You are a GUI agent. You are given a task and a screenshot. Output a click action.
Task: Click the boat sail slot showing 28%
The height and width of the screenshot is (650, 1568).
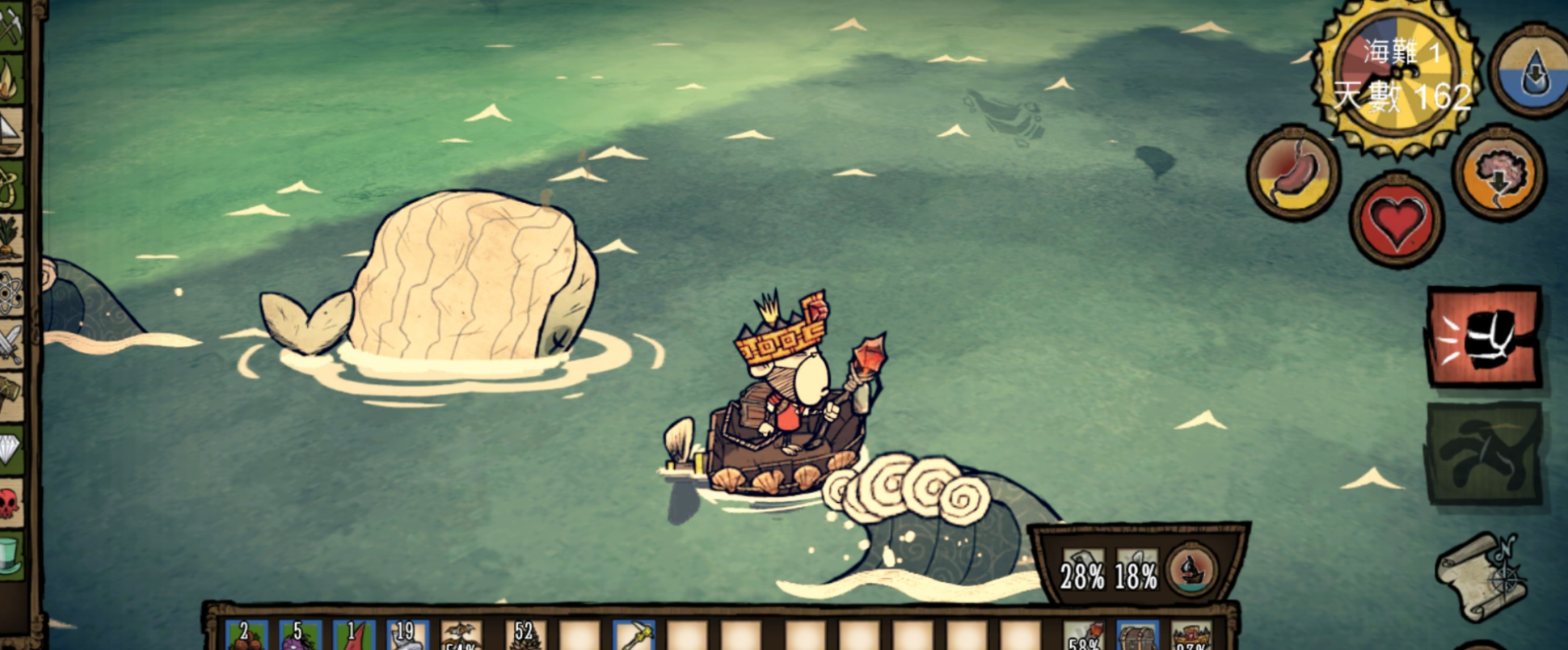click(1082, 569)
